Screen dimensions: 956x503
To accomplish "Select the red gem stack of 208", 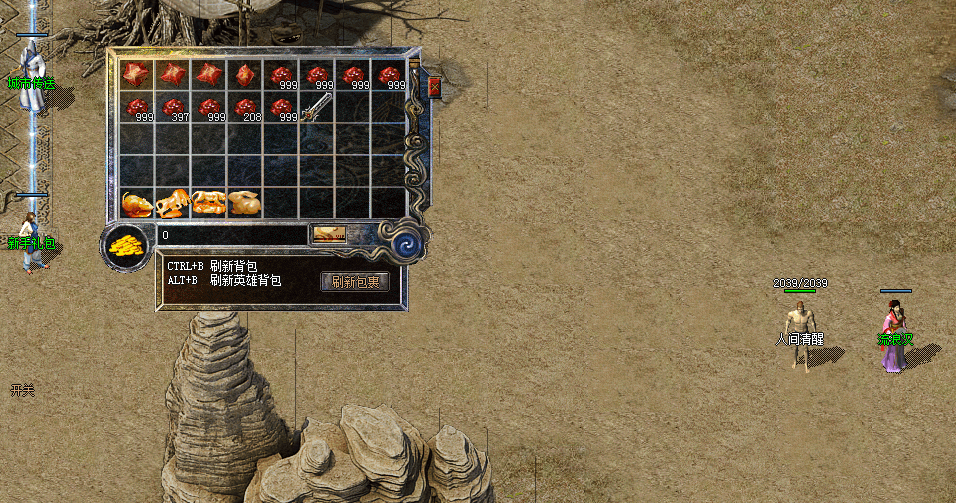I will 245,108.
